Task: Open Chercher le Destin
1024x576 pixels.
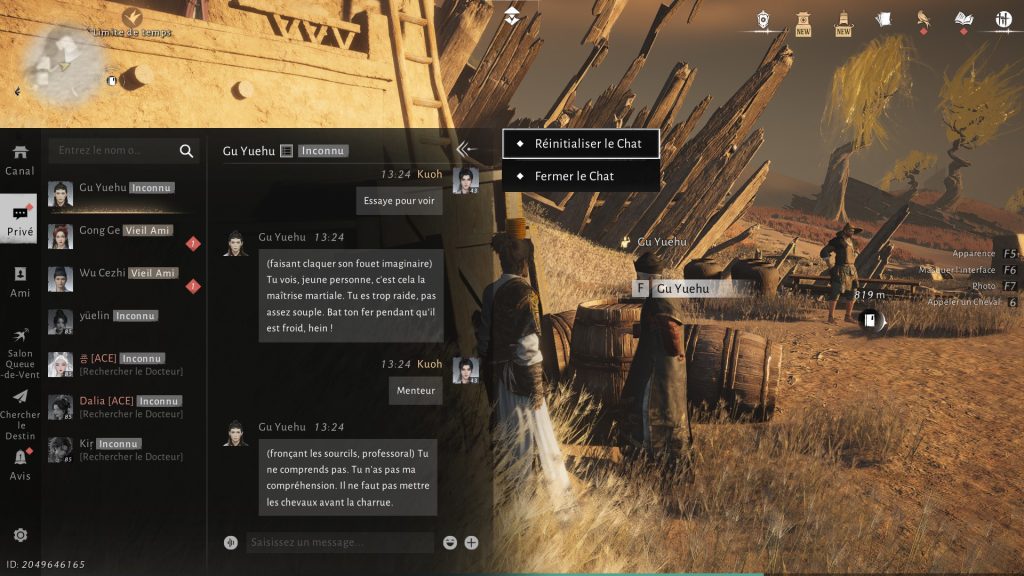Action: click(x=20, y=412)
